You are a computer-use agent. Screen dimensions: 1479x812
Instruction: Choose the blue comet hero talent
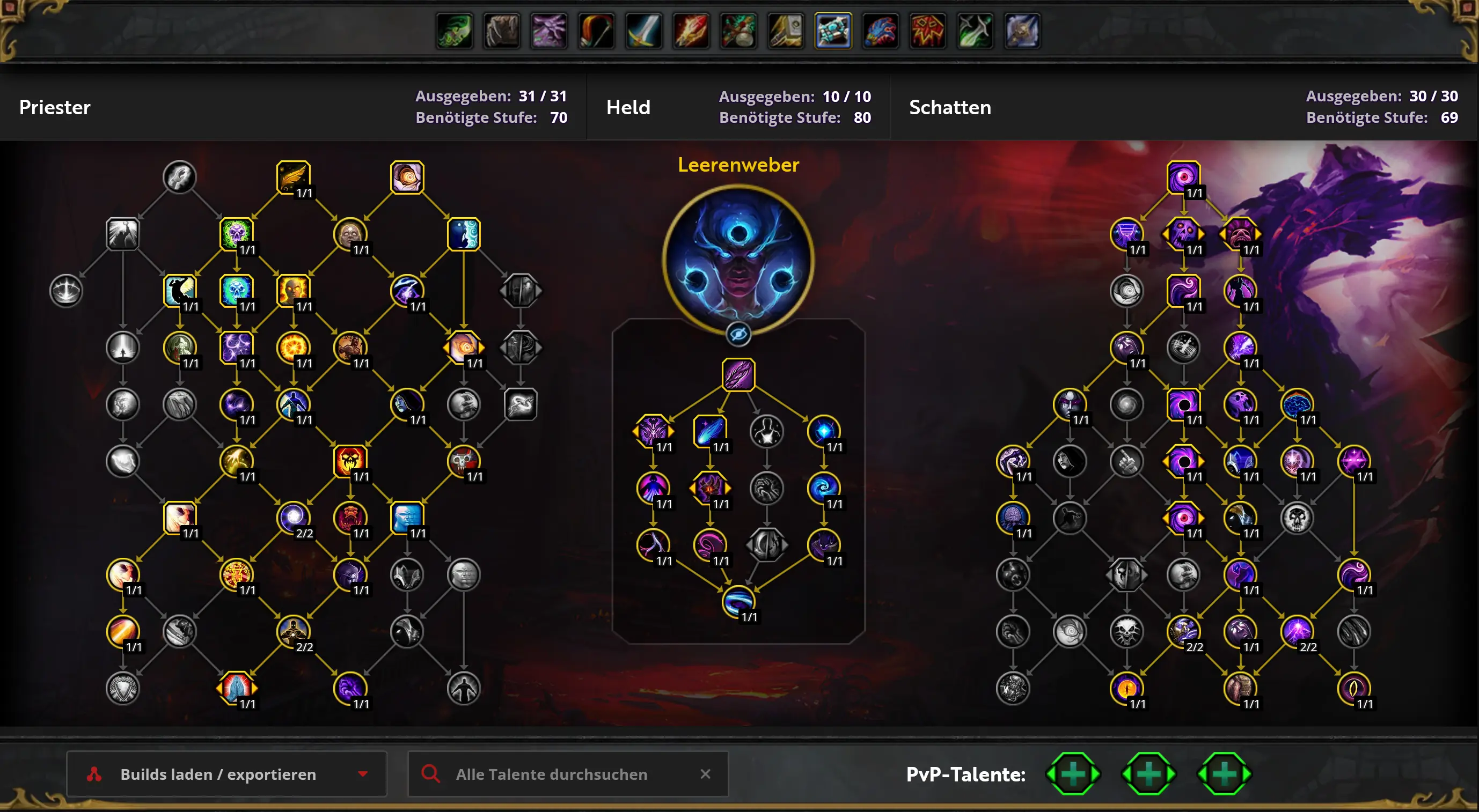709,431
